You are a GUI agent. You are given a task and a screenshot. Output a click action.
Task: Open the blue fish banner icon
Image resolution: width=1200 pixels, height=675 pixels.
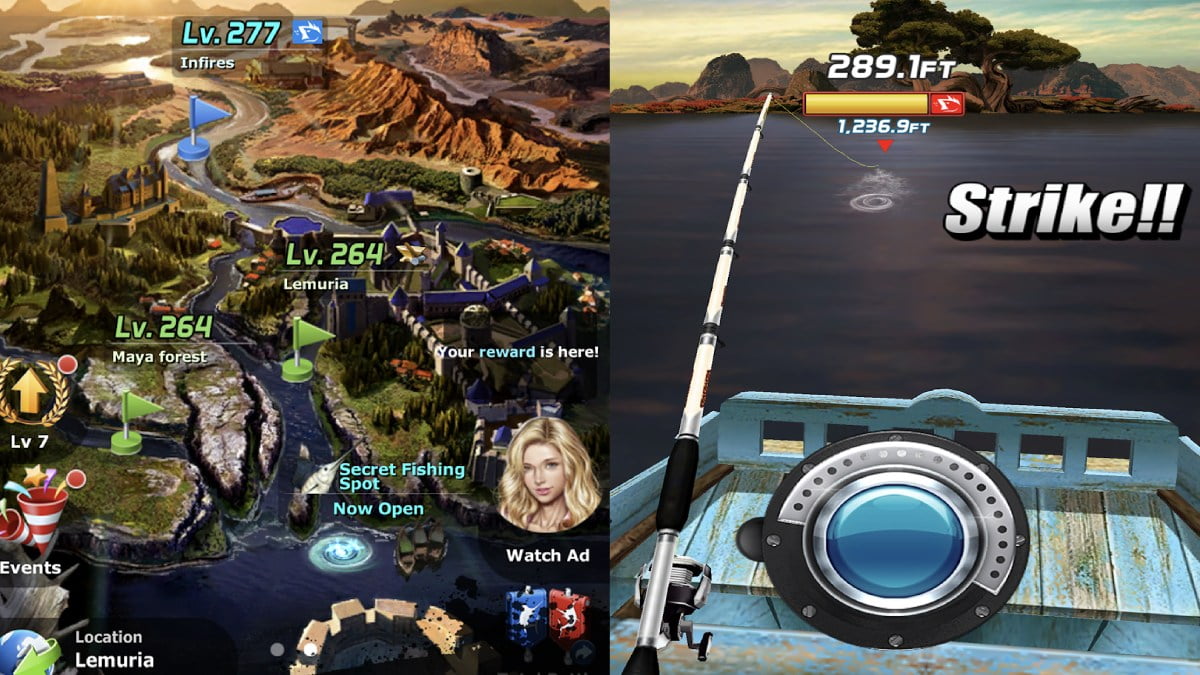pyautogui.click(x=524, y=615)
